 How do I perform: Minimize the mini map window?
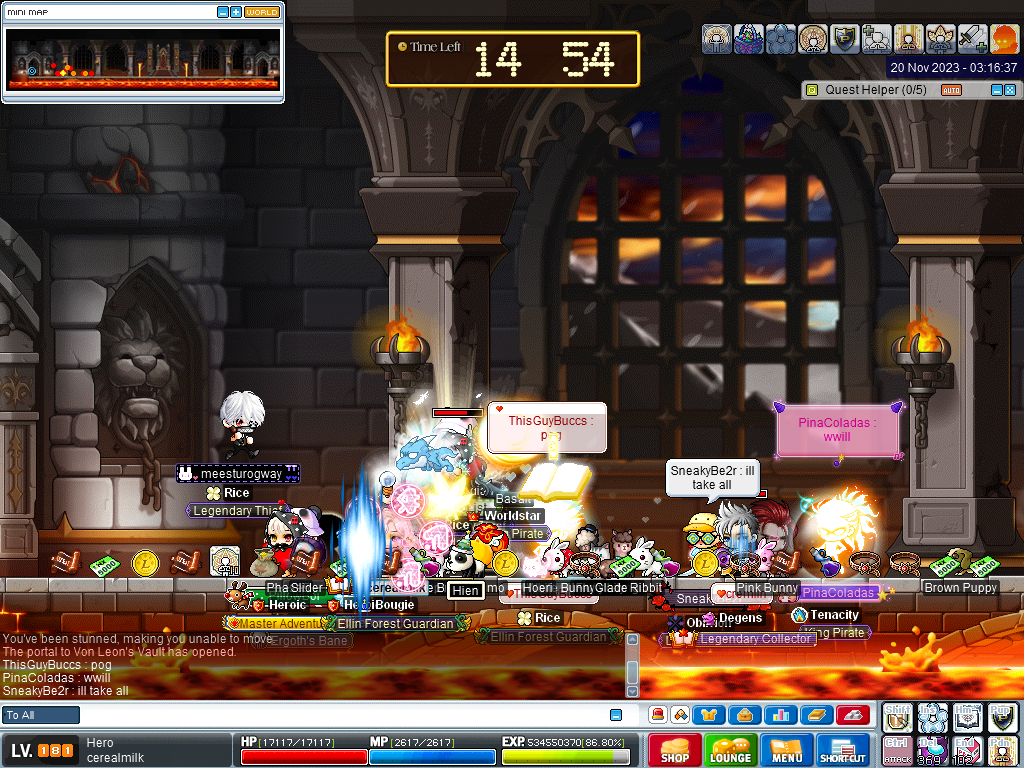(x=223, y=12)
